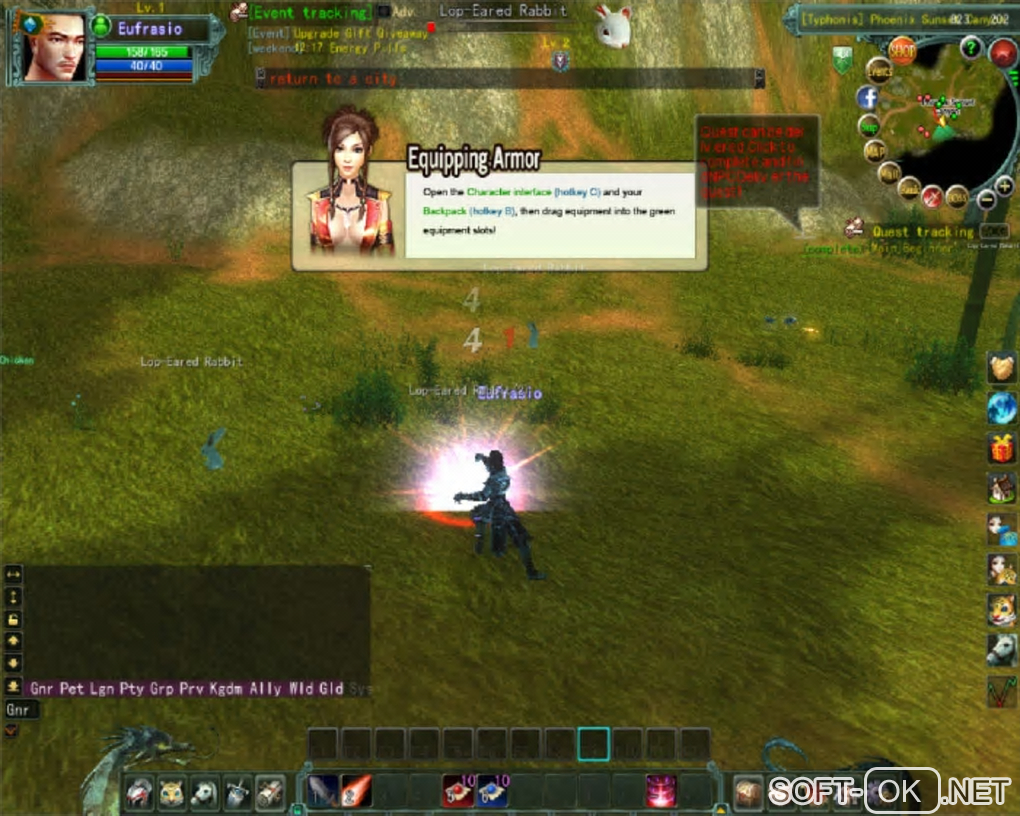Image resolution: width=1020 pixels, height=816 pixels.
Task: Zoom out the minimap with minus button
Action: 985,200
